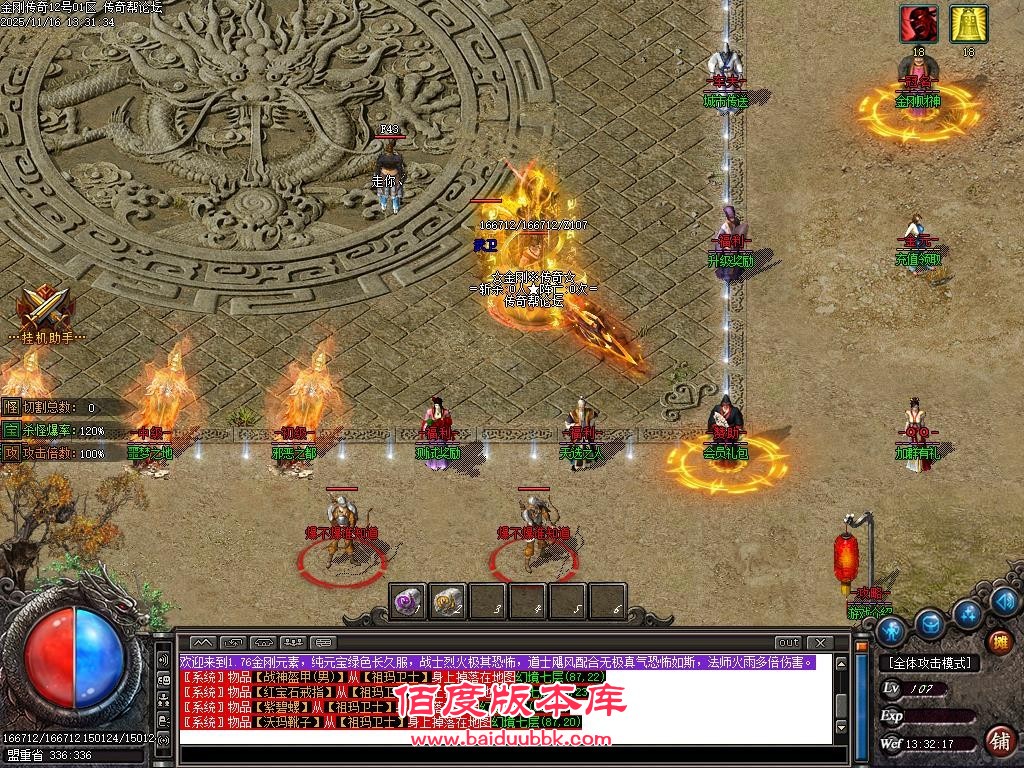The image size is (1024, 768).
Task: Open the 铺 shop button
Action: coord(999,740)
